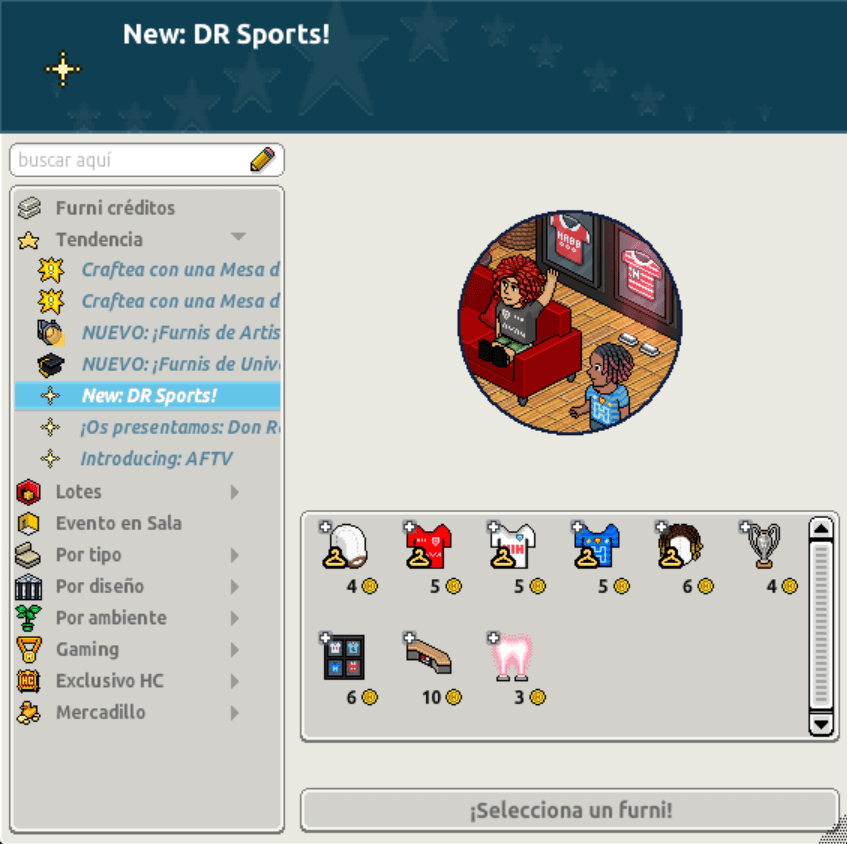Image resolution: width=847 pixels, height=844 pixels.
Task: Open the Gaming category
Action: coord(88,649)
